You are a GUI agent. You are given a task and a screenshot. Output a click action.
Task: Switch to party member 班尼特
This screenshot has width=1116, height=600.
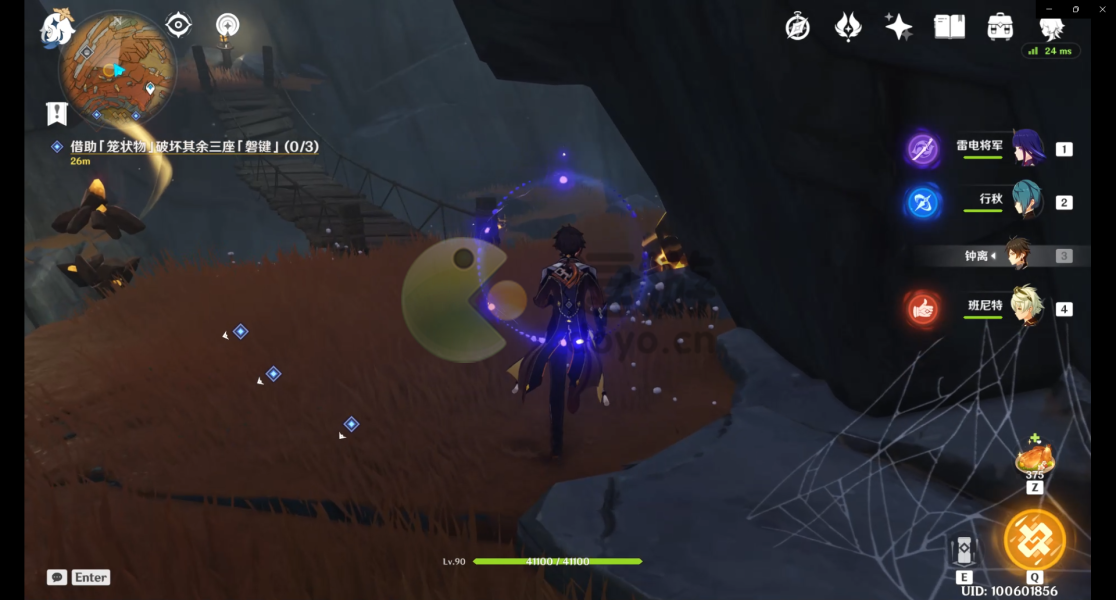click(x=1027, y=307)
